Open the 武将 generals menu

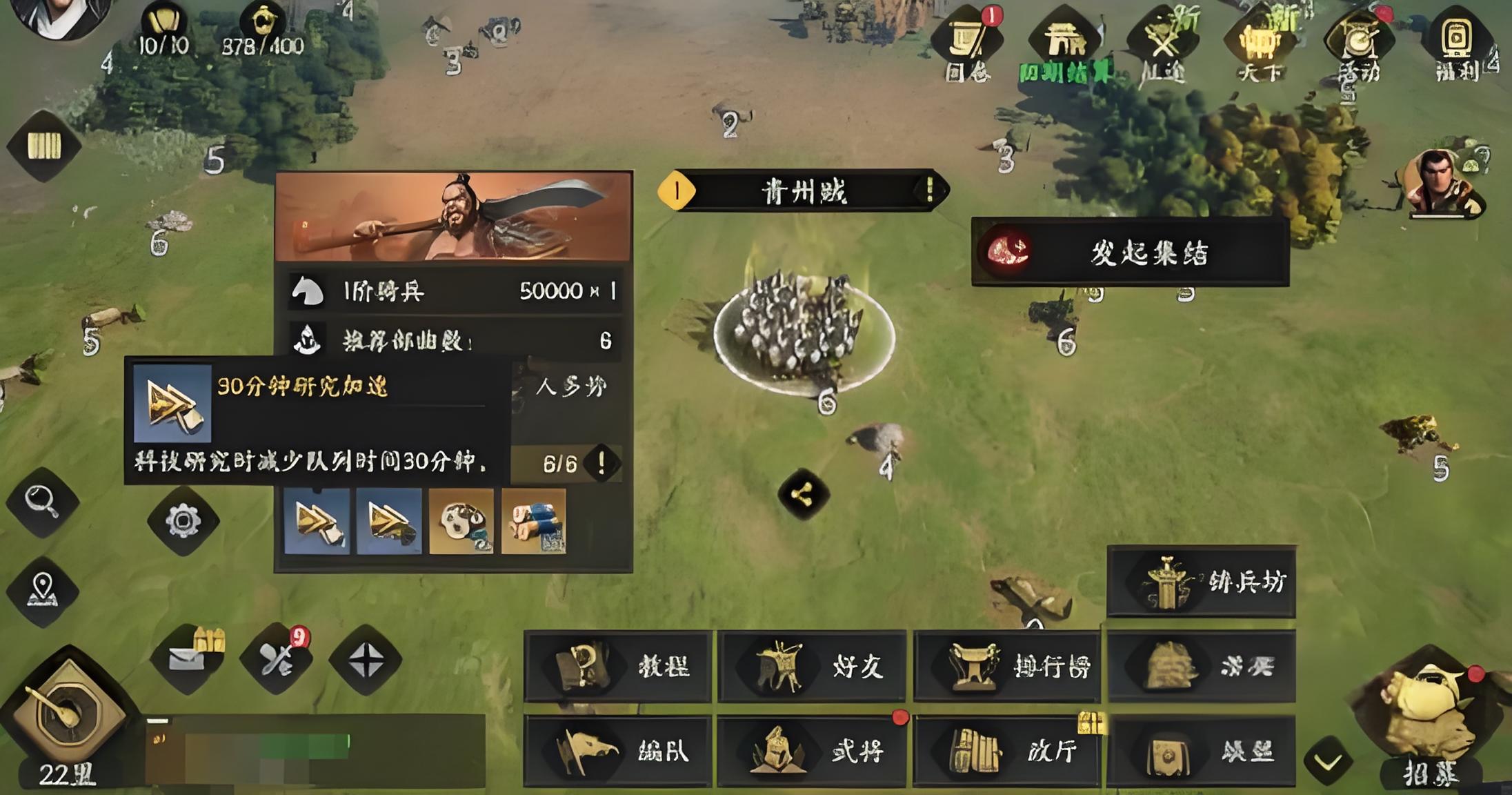pos(812,751)
